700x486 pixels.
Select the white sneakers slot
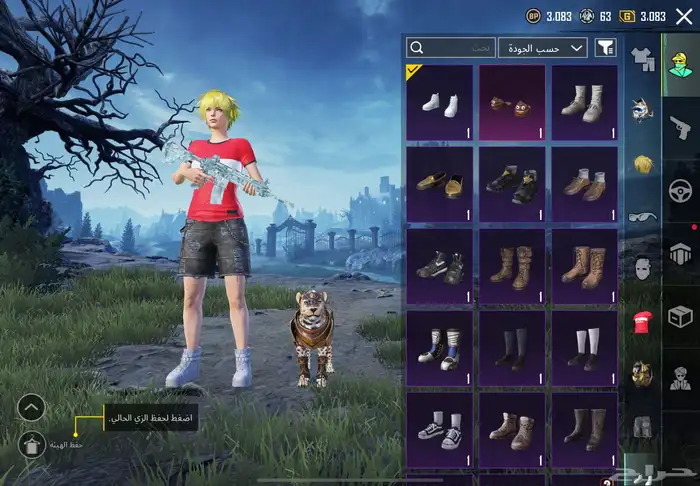[440, 102]
